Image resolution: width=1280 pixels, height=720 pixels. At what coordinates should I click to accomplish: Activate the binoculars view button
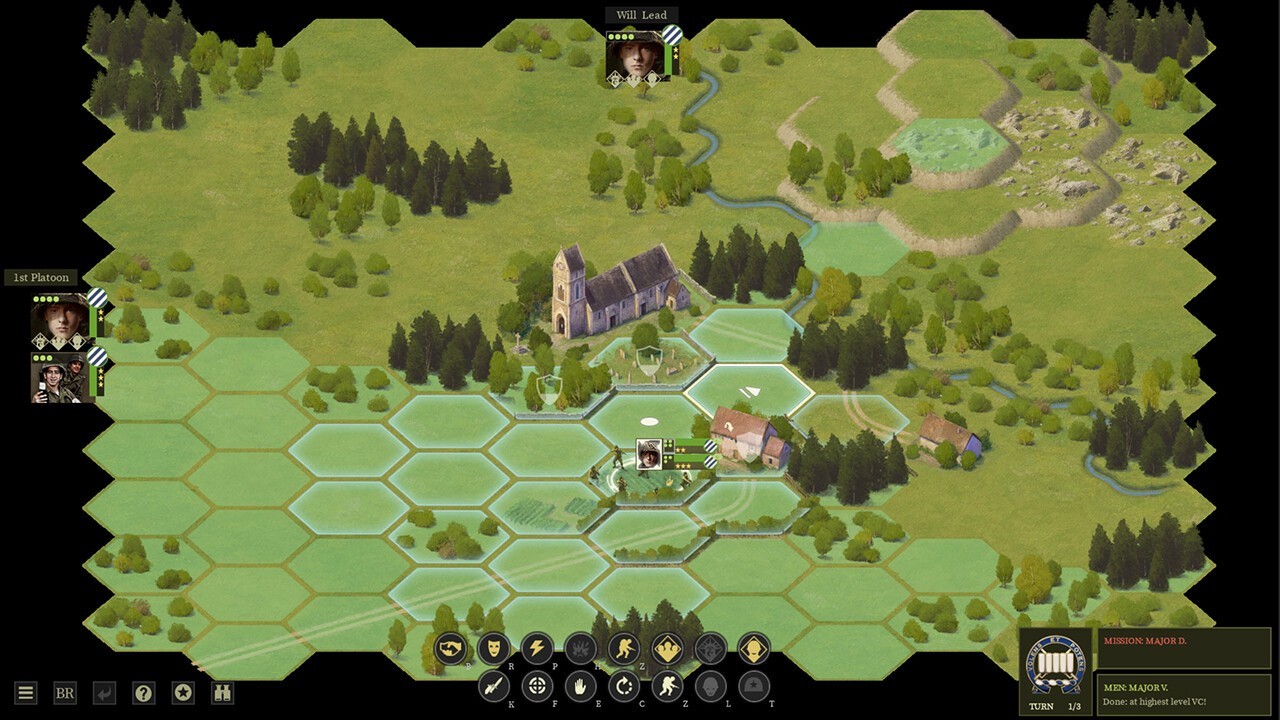coord(222,693)
